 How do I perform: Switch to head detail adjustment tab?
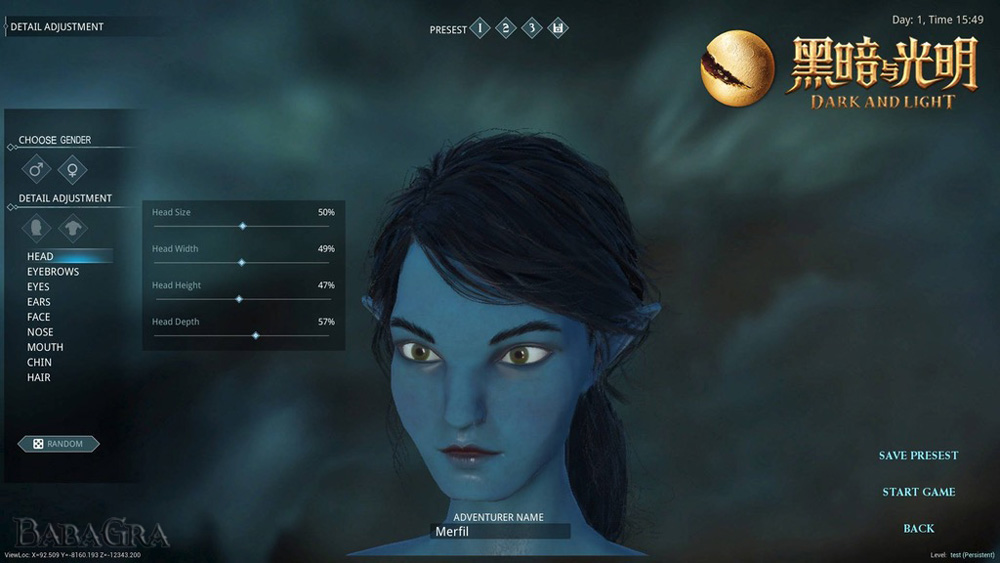37,228
